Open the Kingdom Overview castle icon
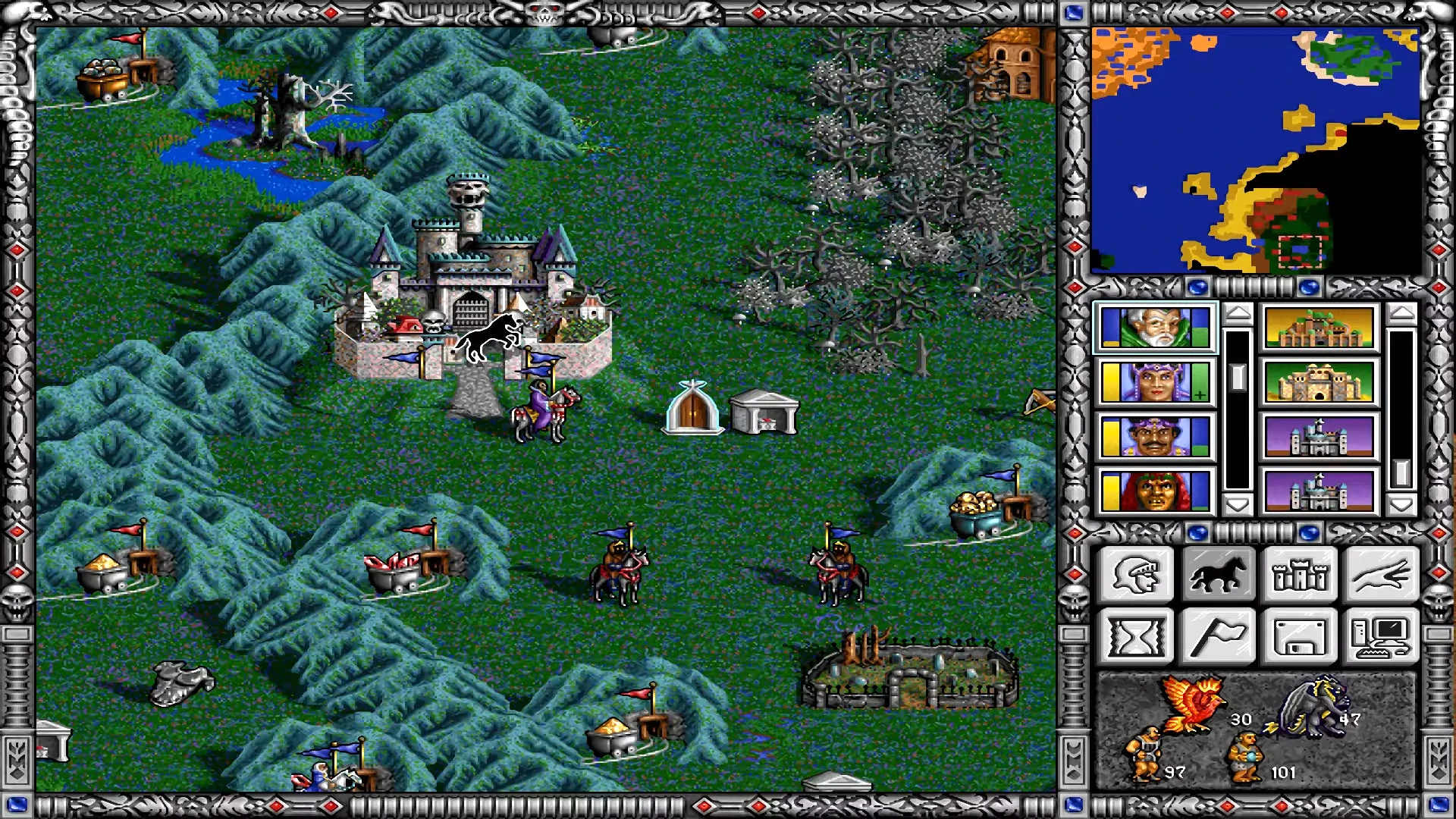The height and width of the screenshot is (819, 1456). (1300, 574)
